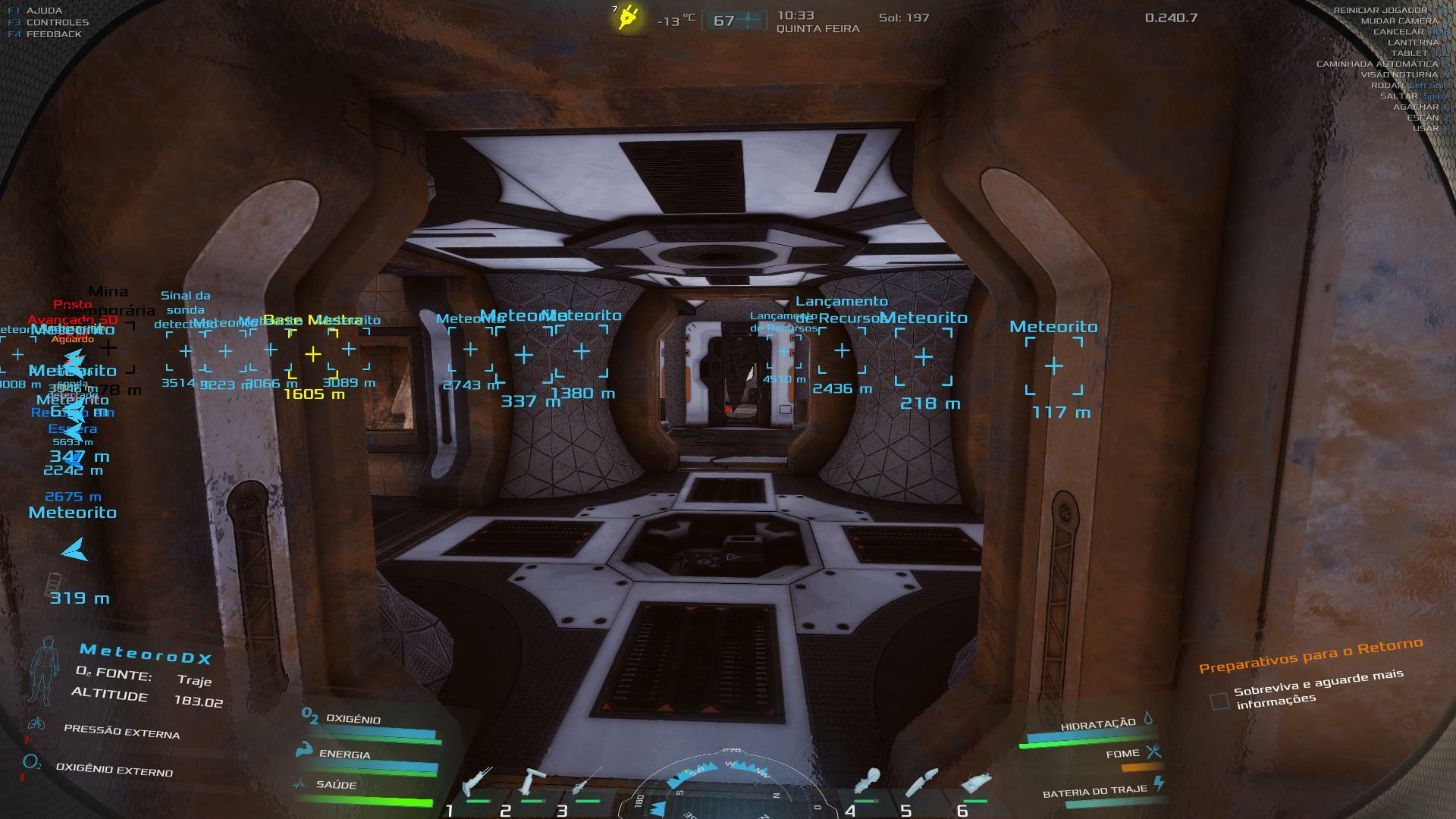1456x819 pixels.
Task: Open the 'Preparativos para o Retorno' objective
Action: [1310, 656]
